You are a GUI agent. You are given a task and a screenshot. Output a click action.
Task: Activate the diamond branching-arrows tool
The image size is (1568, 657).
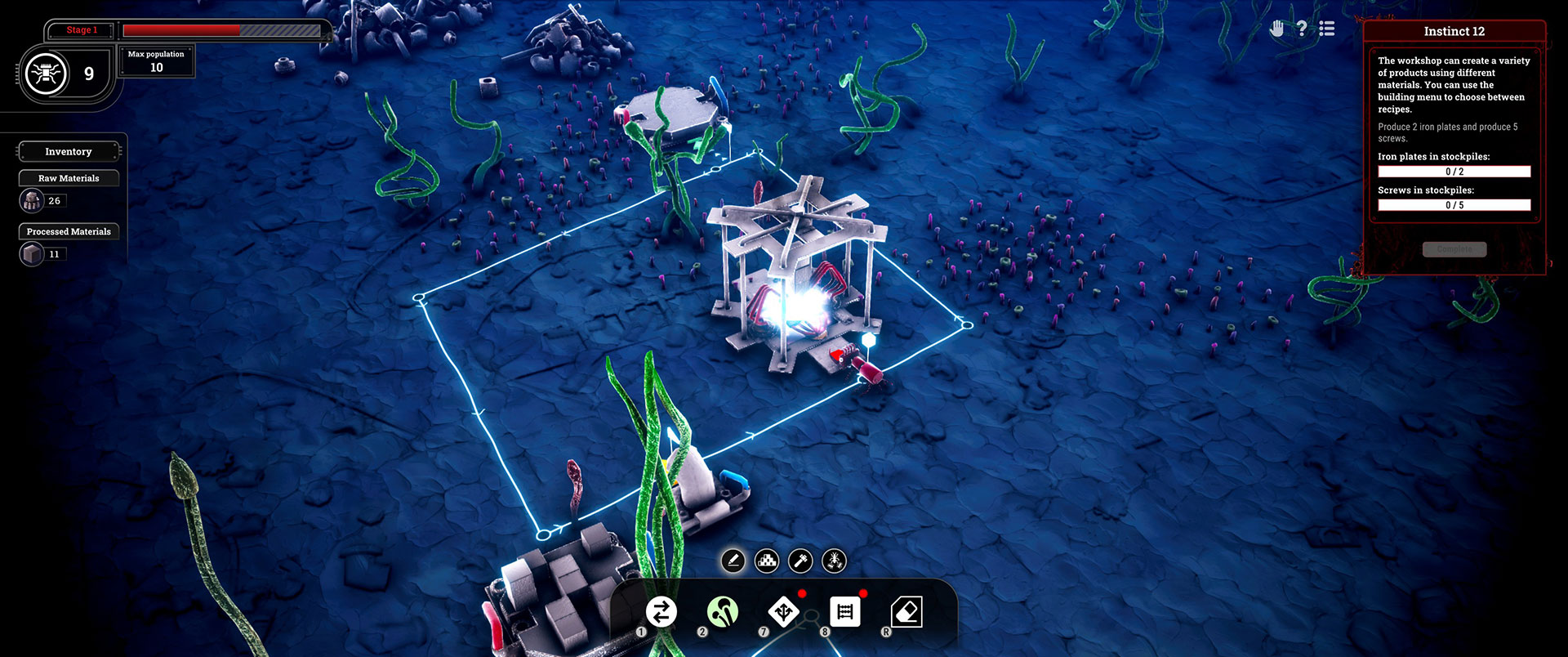click(x=784, y=612)
